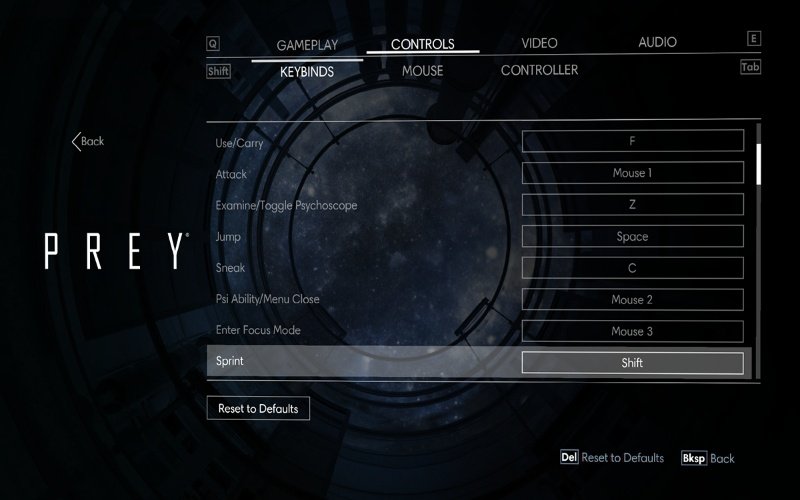
Task: Click the boxed Reset to Defaults button
Action: click(258, 408)
